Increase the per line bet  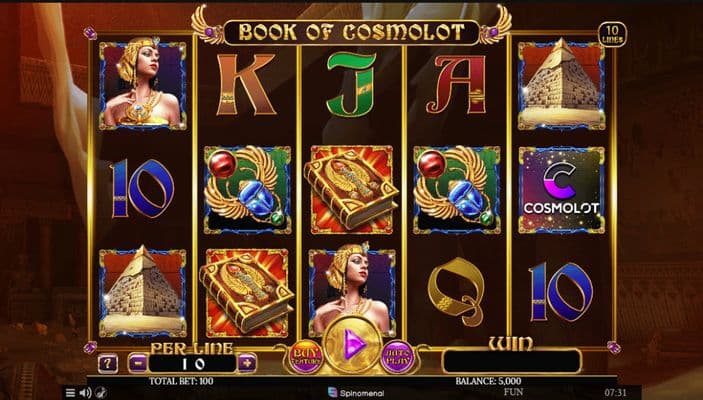[246, 362]
